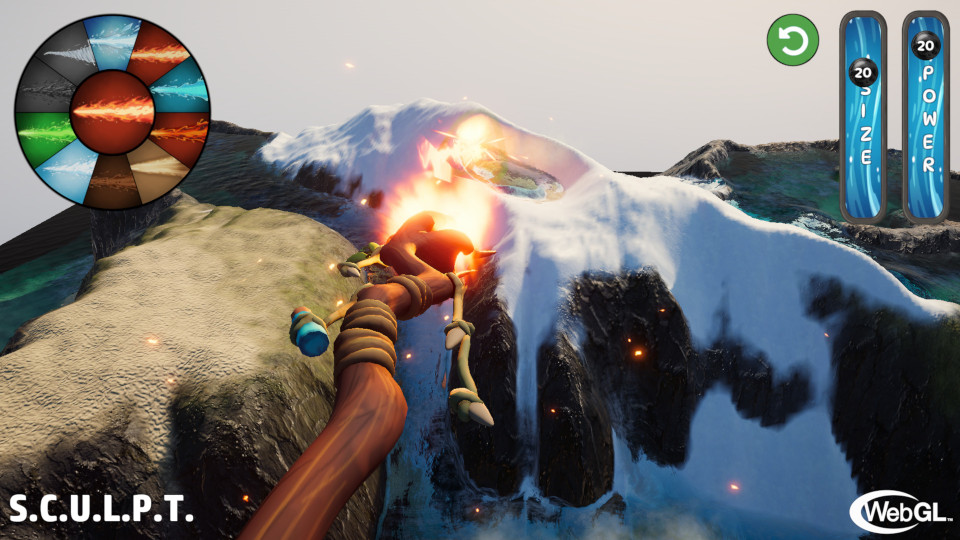Screen dimensions: 960x540
Task: Click the green reset arrow button
Action: [x=792, y=41]
